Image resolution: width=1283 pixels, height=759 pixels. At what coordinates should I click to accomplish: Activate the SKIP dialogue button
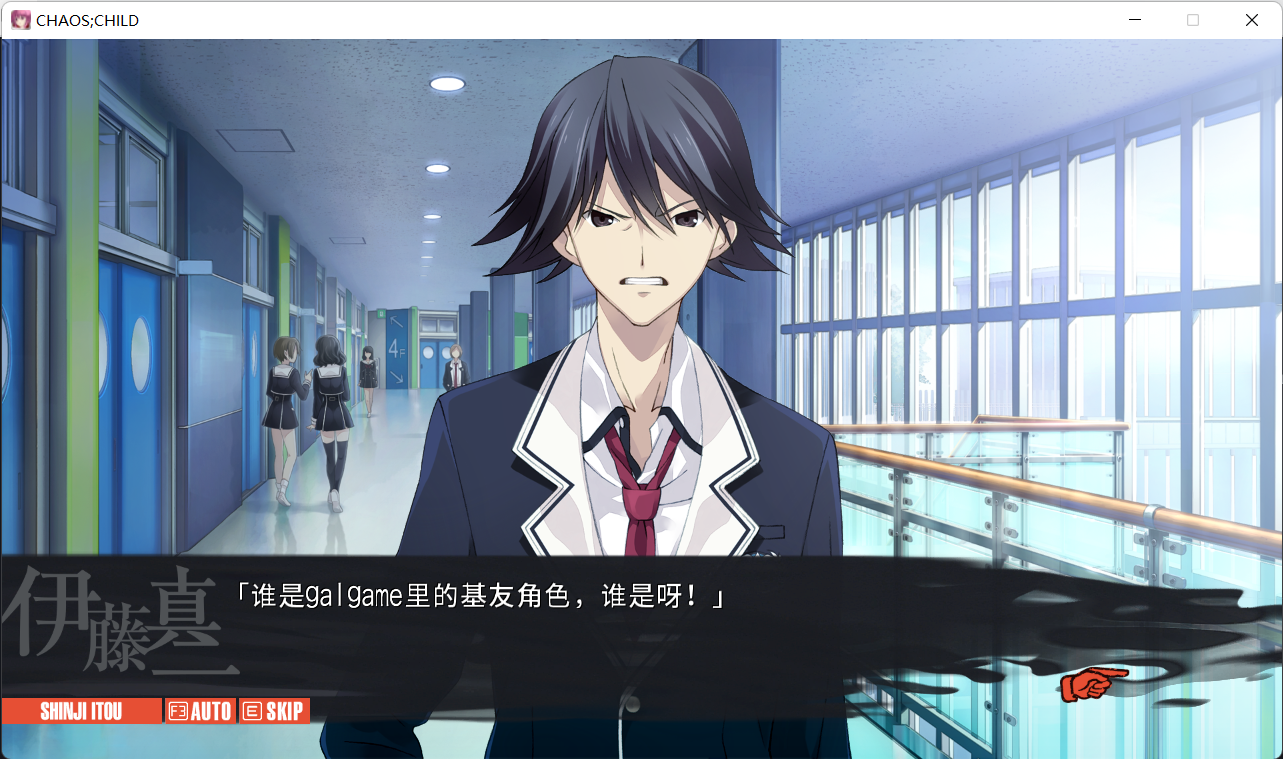point(274,711)
